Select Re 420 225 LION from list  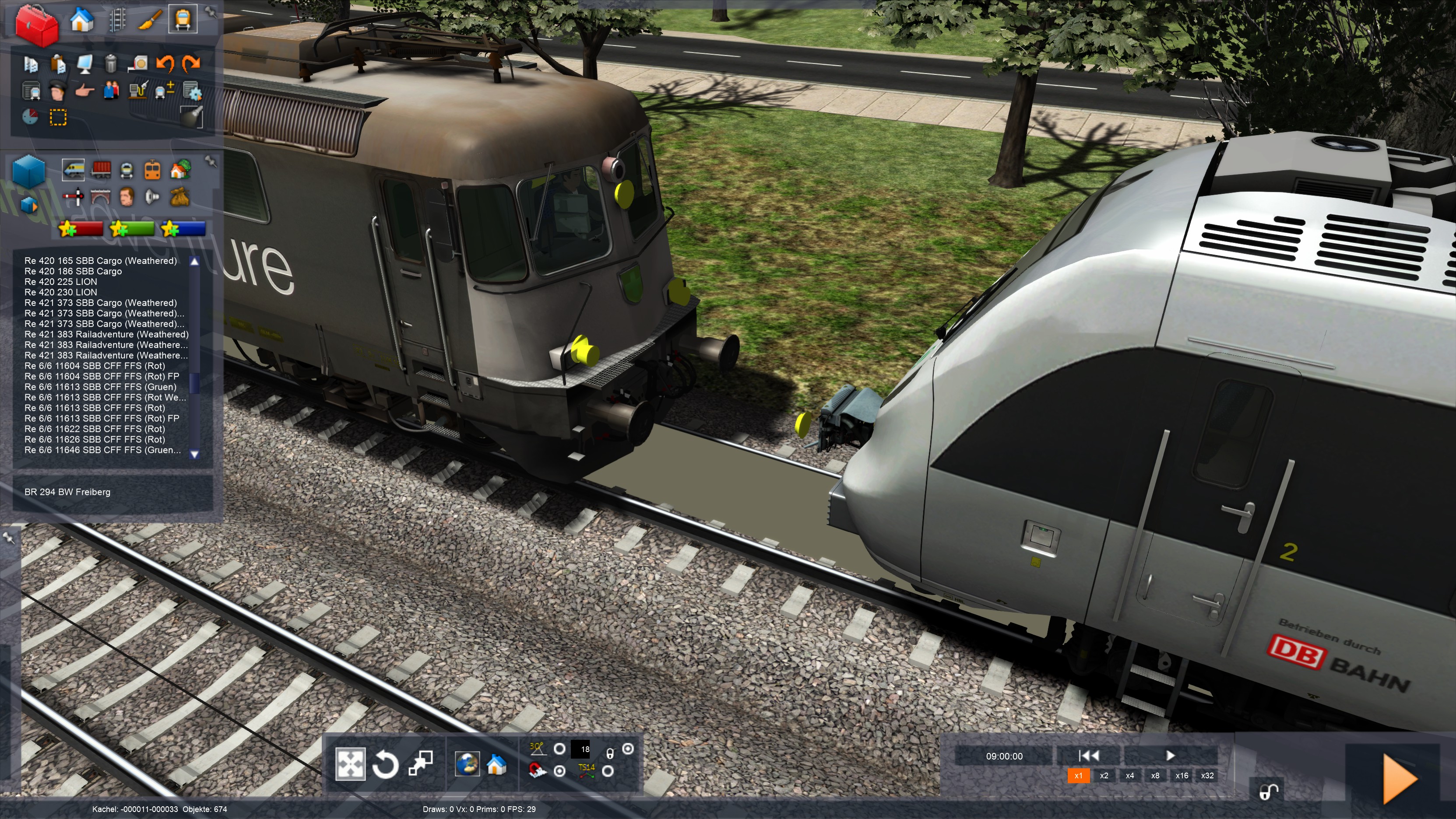click(x=60, y=282)
